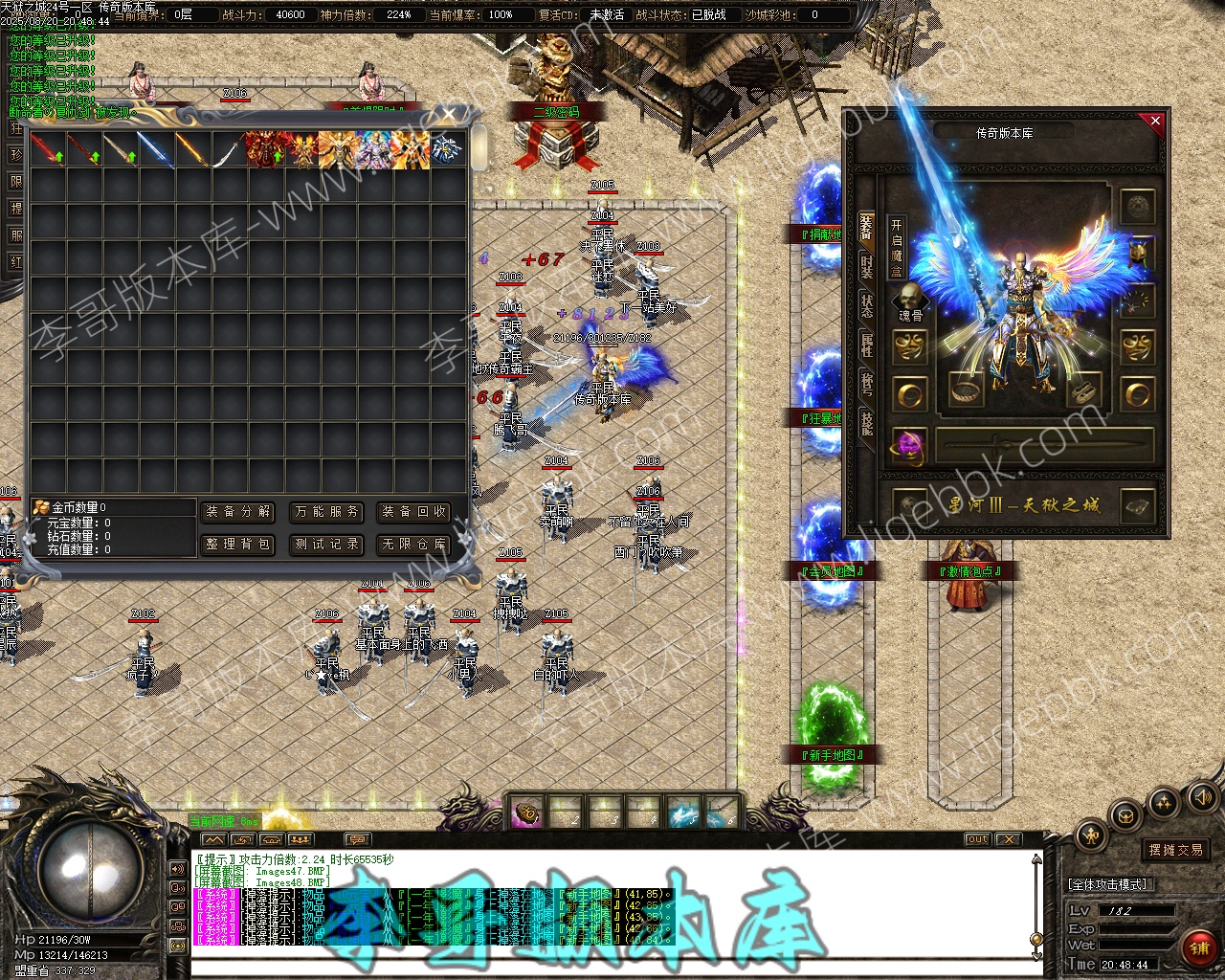This screenshot has width=1225, height=980.
Task: Switch to the 状态 status tab
Action: click(x=866, y=306)
